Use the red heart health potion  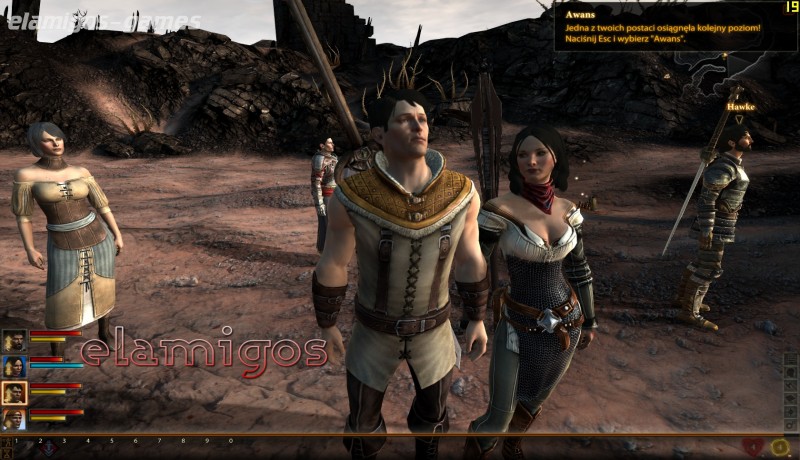(x=755, y=447)
